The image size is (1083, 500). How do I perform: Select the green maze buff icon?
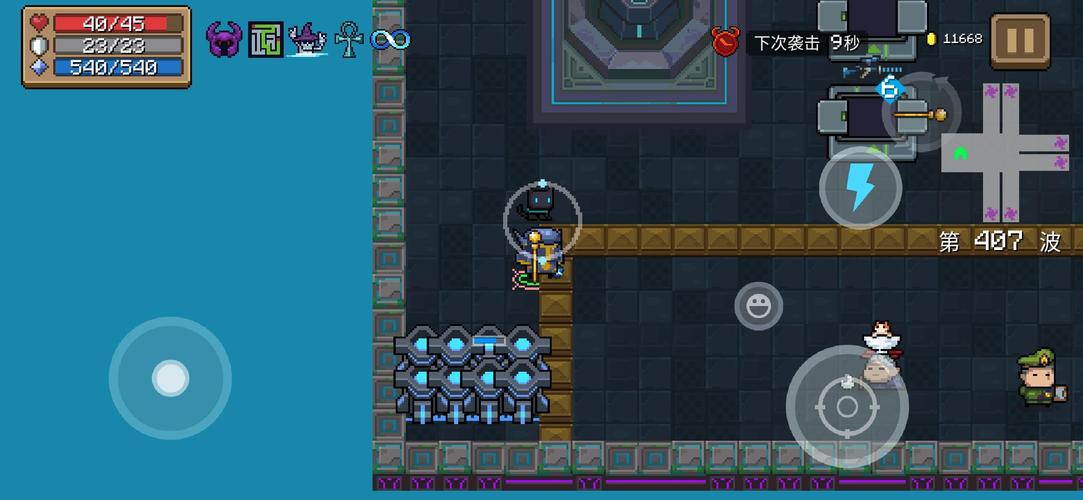266,40
